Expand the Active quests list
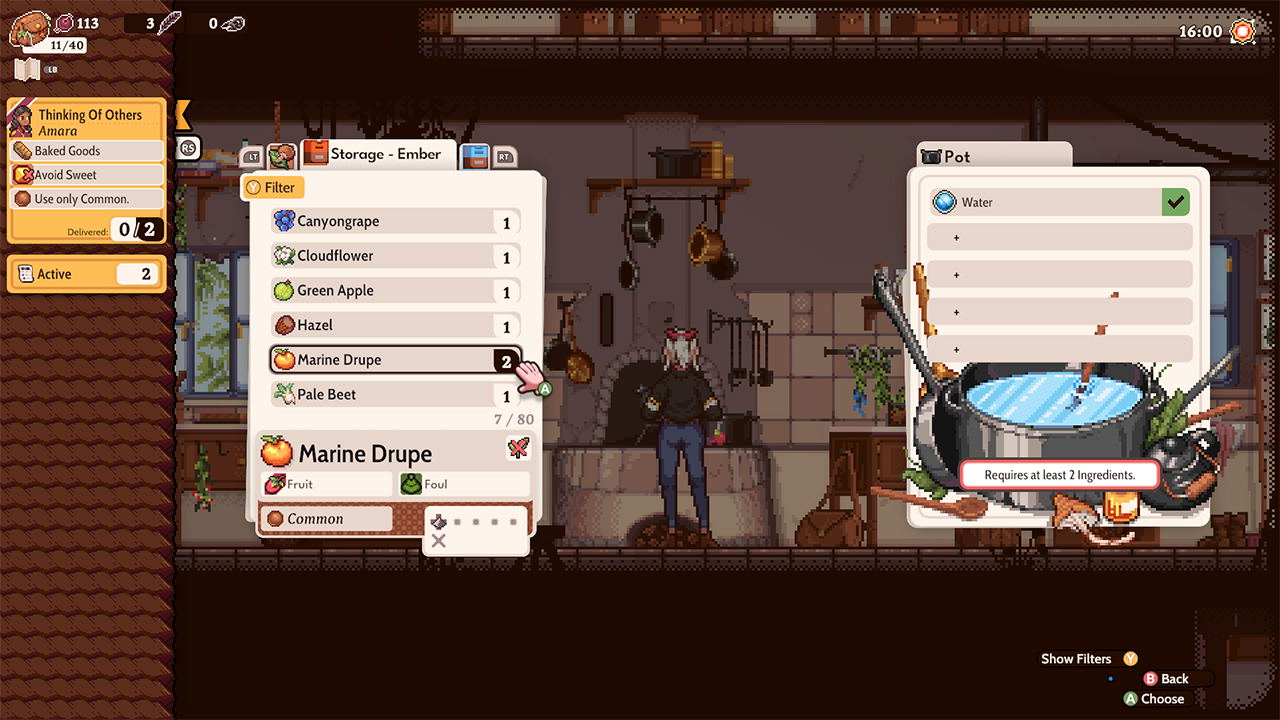 click(86, 274)
